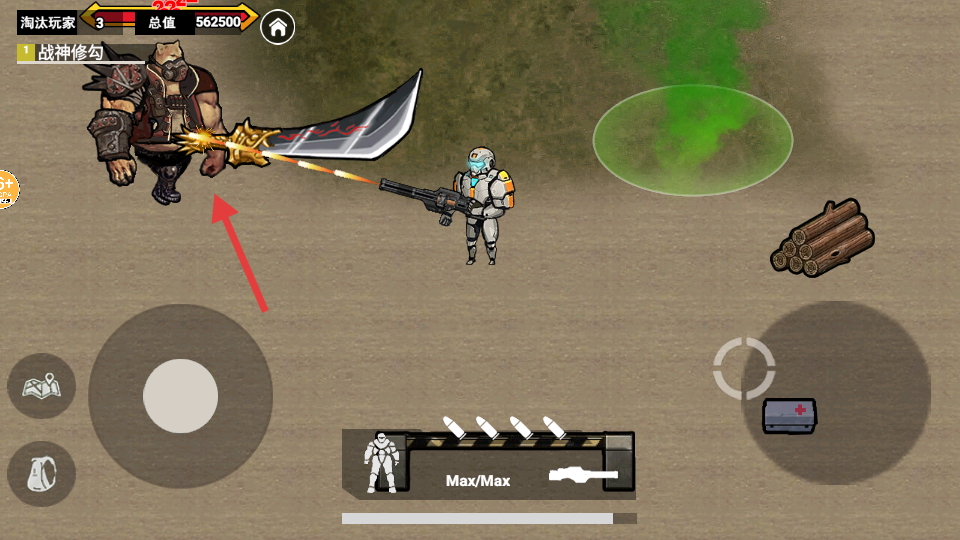Tap the orange badge on the screen edge

click(x=6, y=188)
